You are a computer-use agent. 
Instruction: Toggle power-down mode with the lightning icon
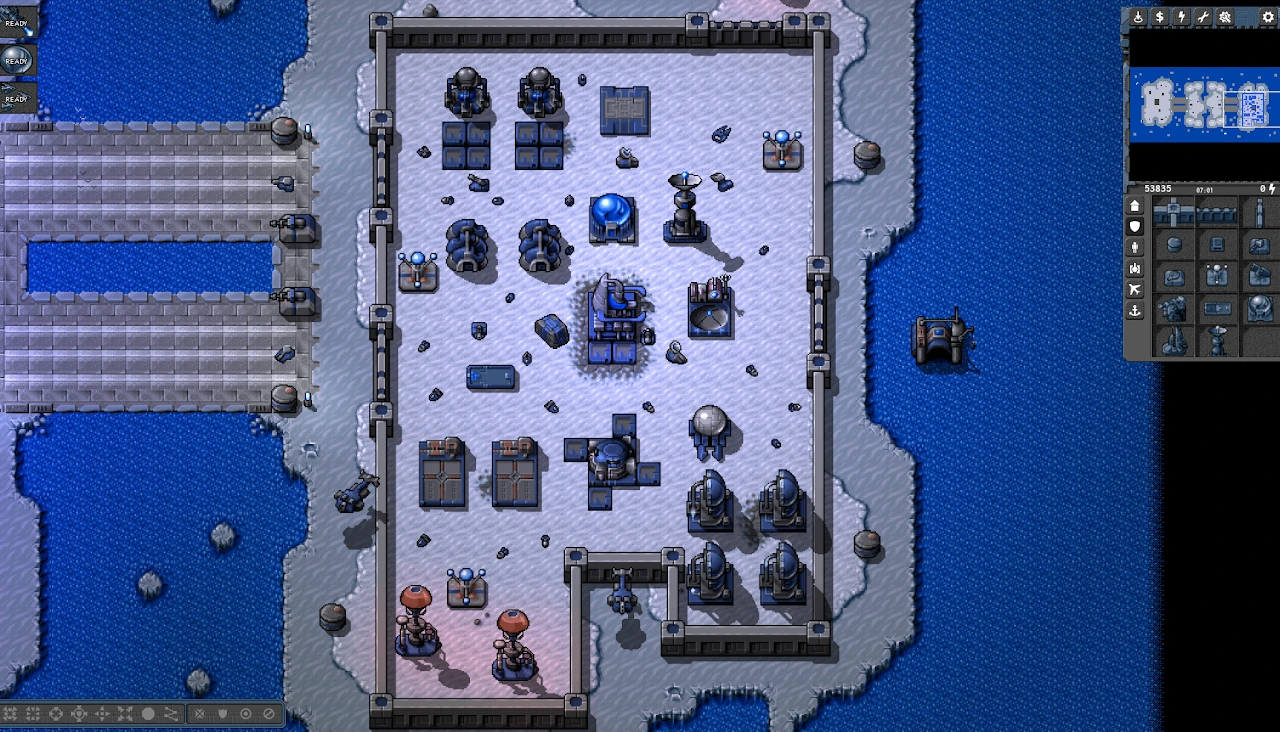(1182, 17)
